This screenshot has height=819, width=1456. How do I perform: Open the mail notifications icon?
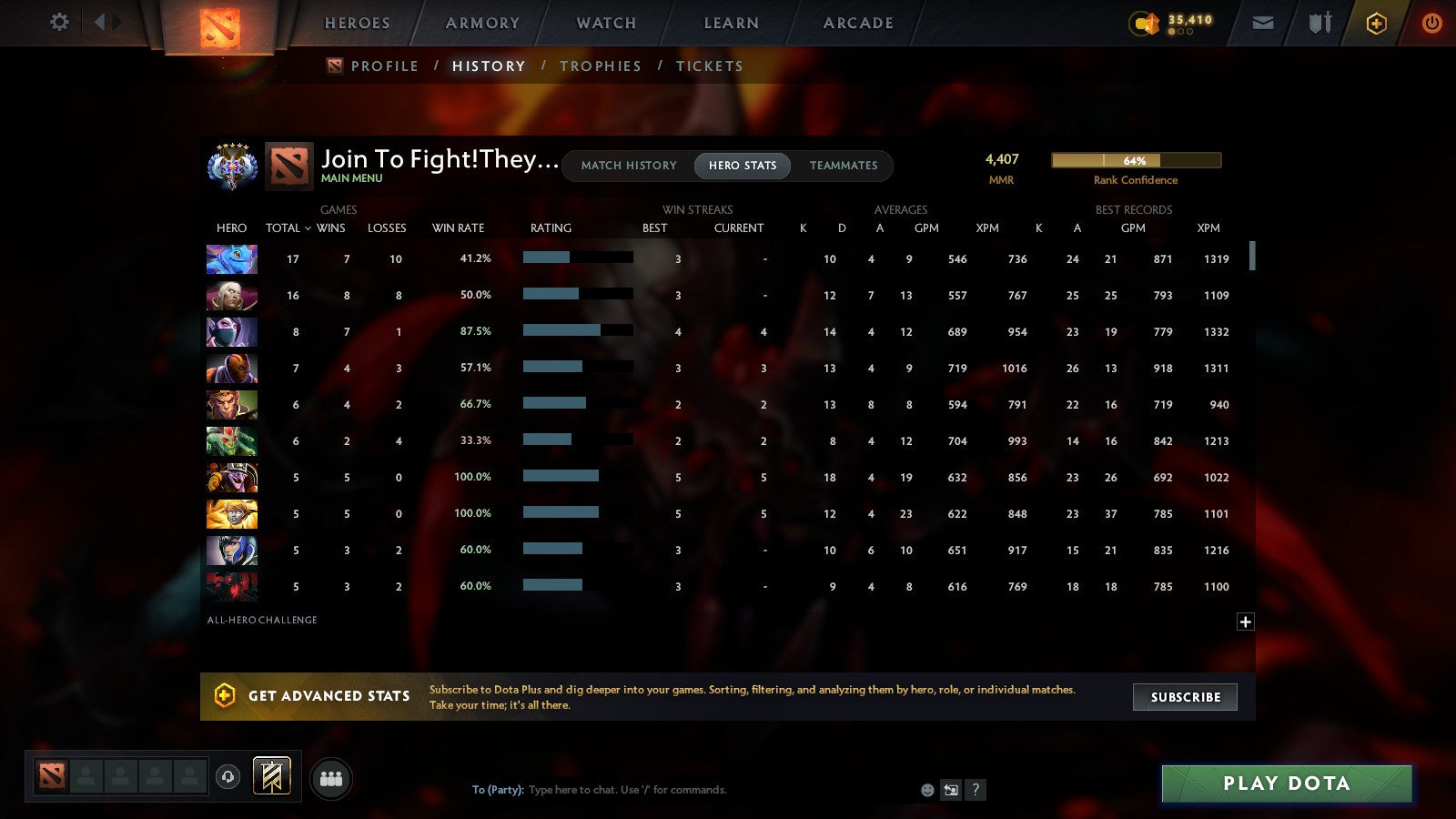point(1263,22)
